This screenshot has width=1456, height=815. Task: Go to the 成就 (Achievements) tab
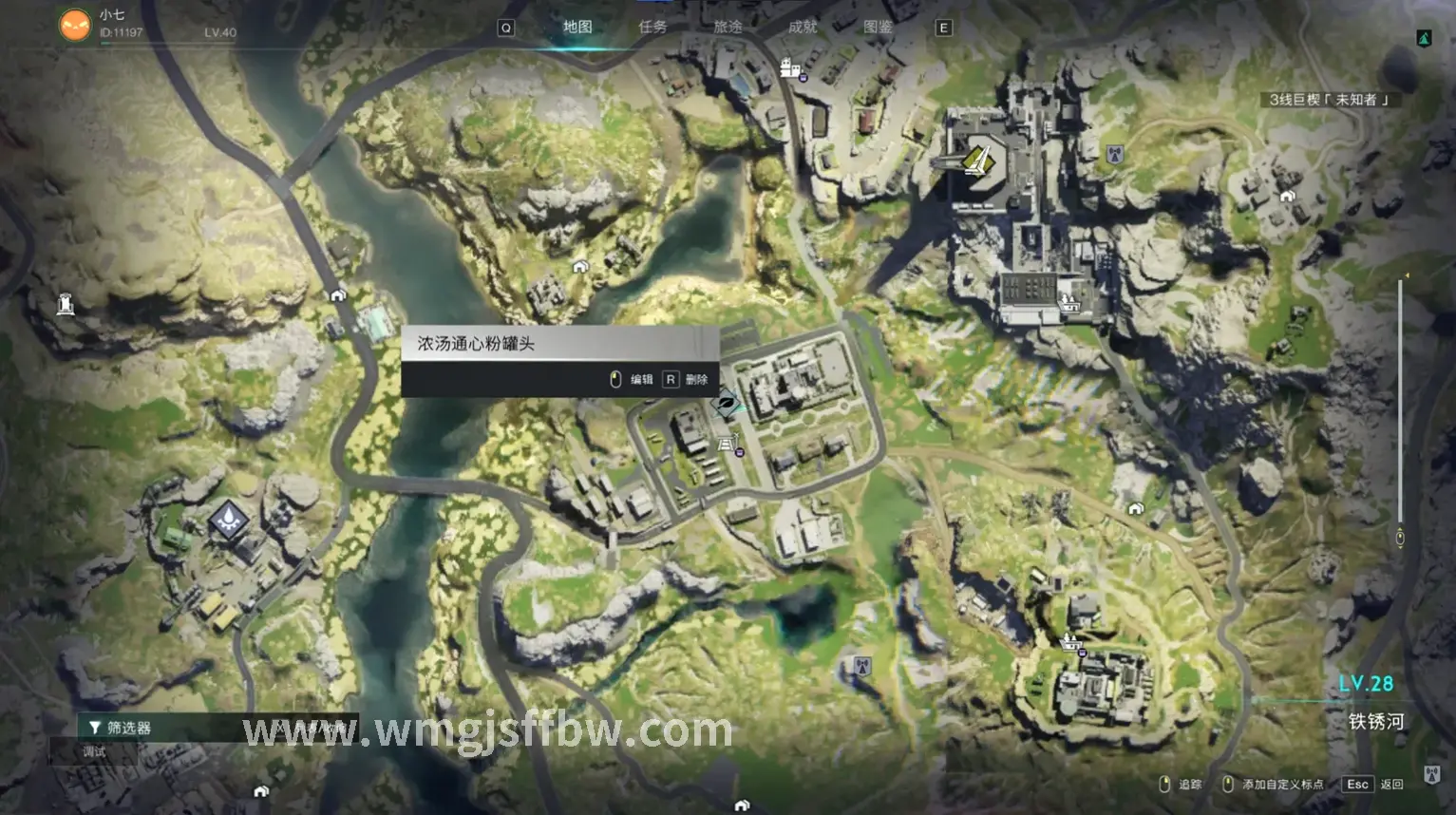(x=803, y=27)
